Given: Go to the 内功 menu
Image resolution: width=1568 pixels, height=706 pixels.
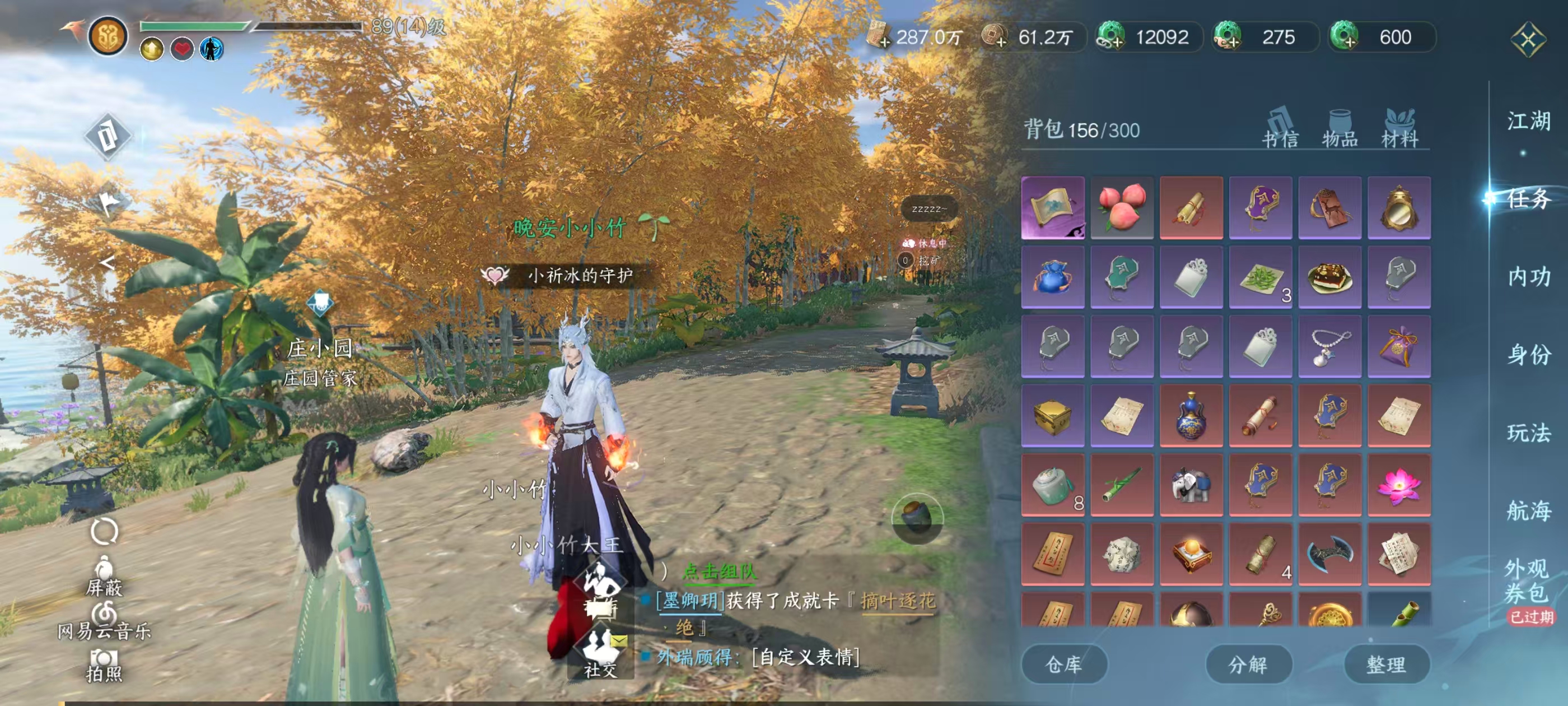Looking at the screenshot, I should pos(1528,277).
